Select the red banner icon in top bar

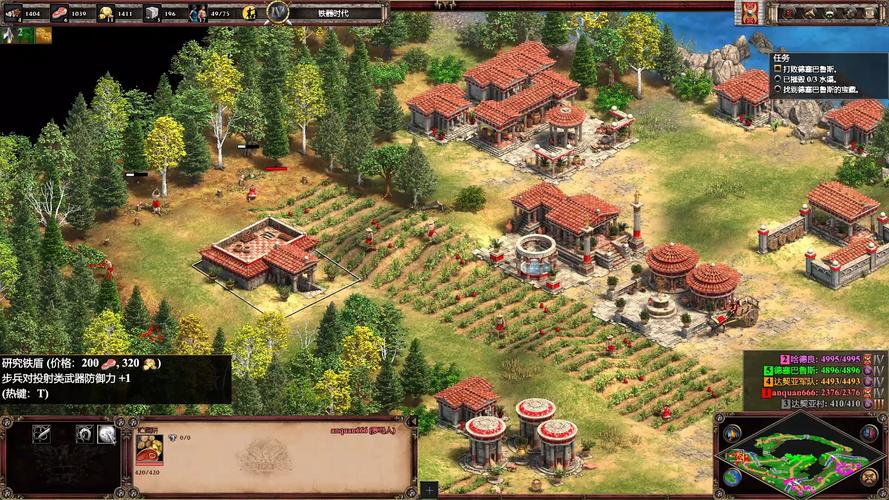(747, 13)
